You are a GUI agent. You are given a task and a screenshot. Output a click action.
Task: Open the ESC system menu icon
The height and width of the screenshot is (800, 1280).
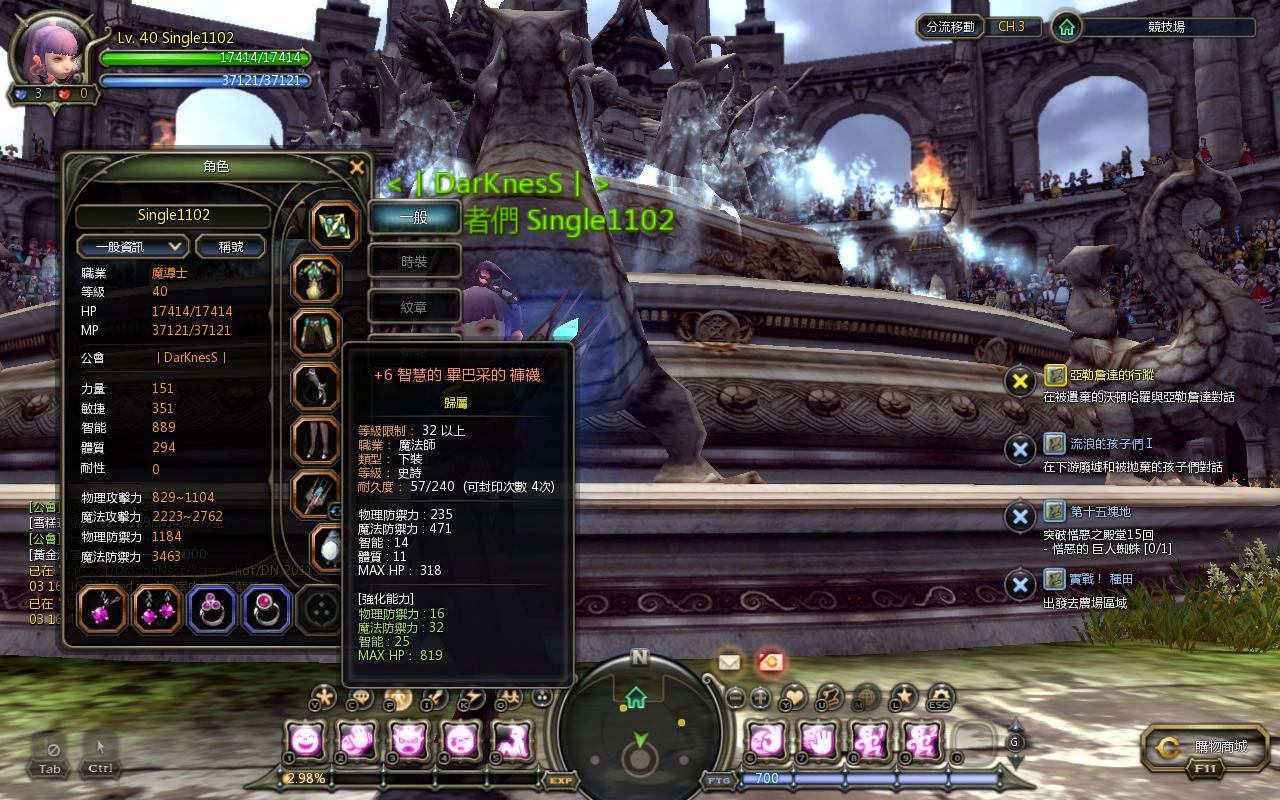(x=940, y=696)
